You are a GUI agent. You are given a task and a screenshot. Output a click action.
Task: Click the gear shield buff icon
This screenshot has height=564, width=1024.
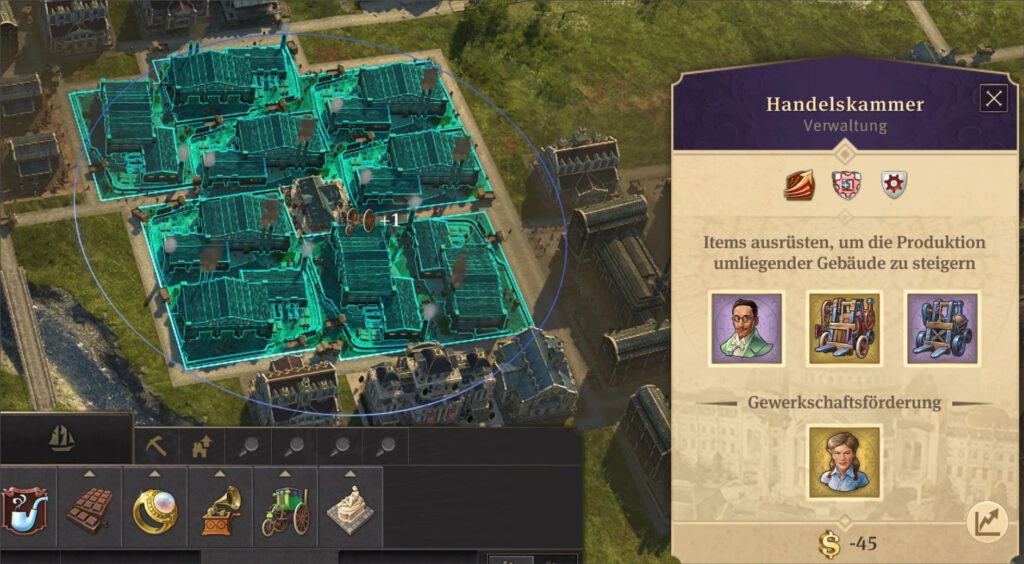coord(893,185)
